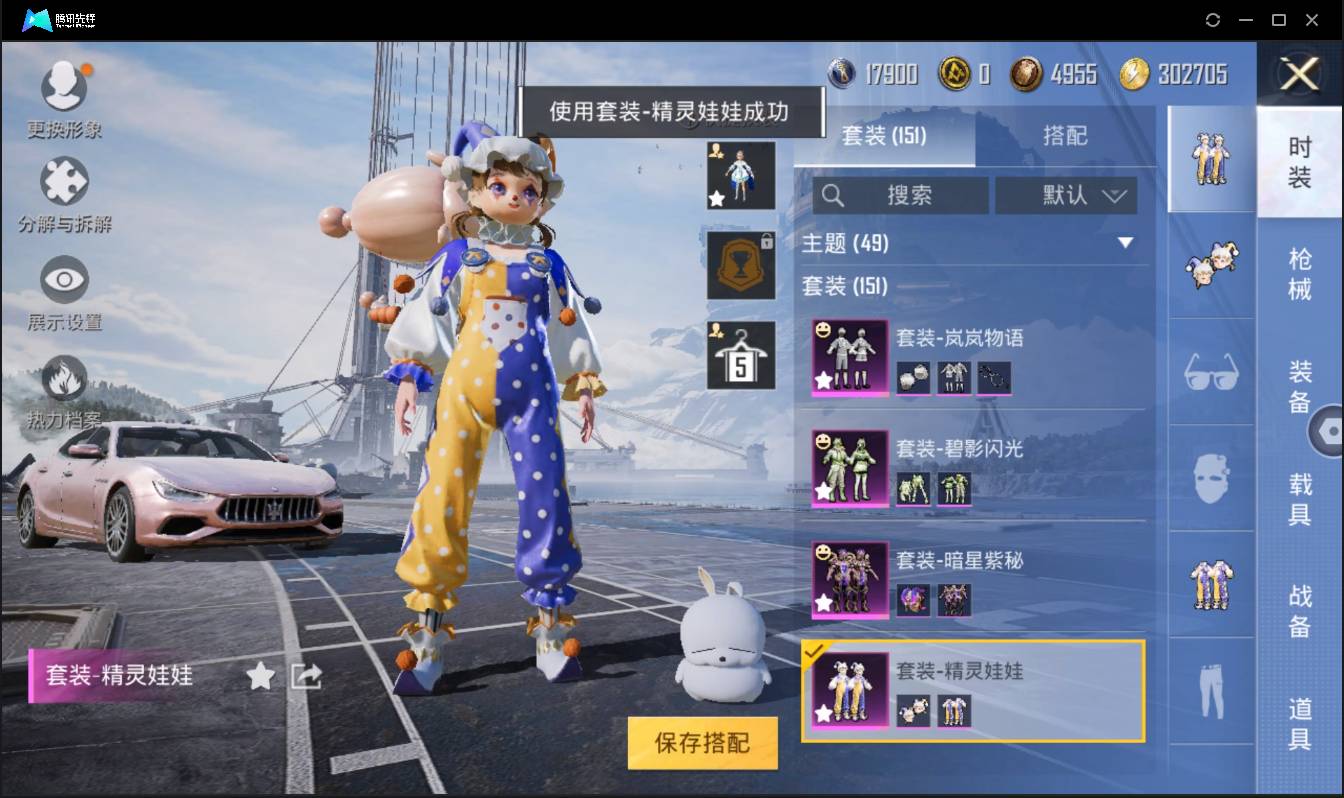Select the glasses category icon on right sidebar
This screenshot has height=798, width=1344.
[x=1210, y=372]
